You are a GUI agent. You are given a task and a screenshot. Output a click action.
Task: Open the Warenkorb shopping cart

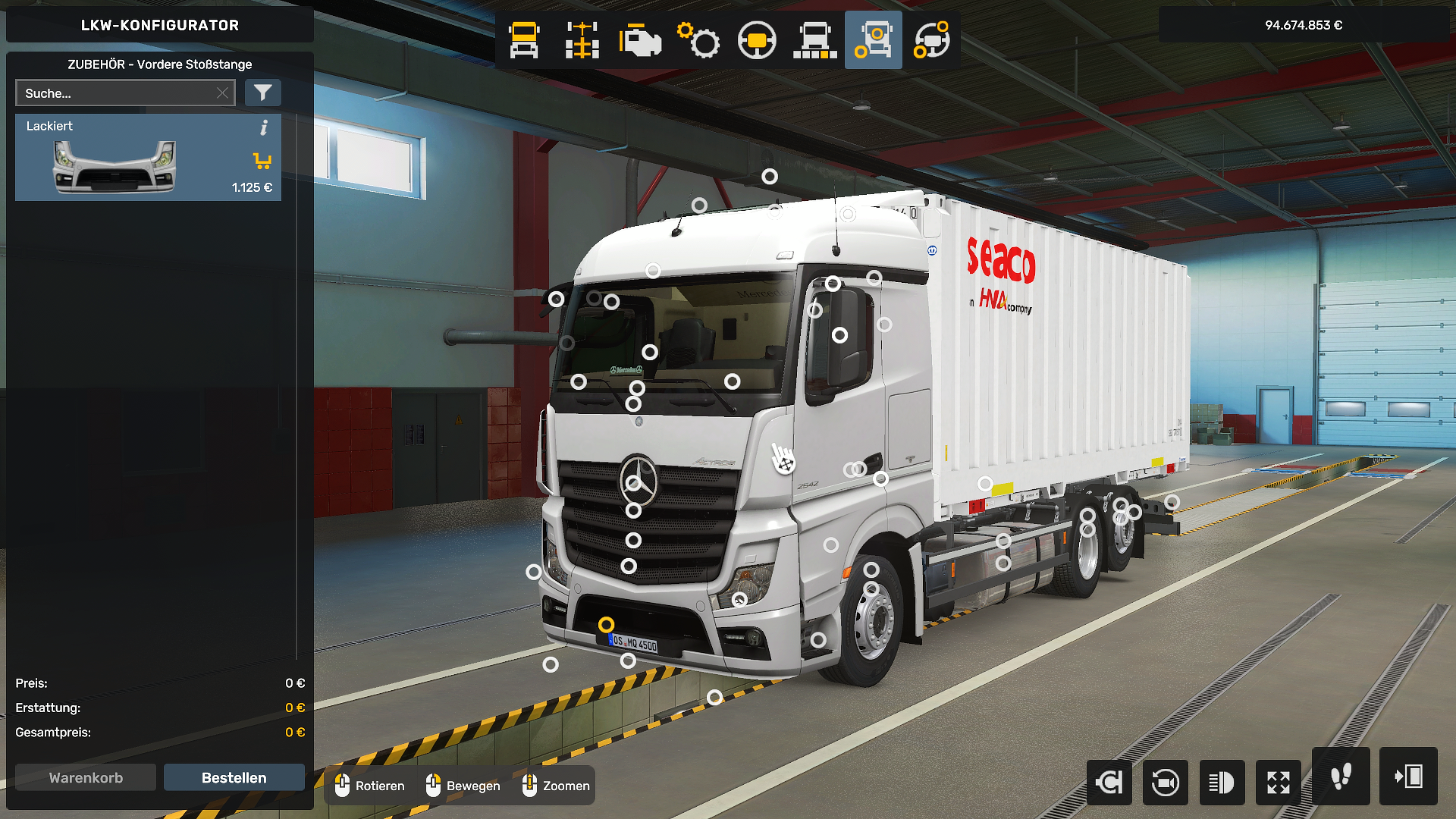tap(86, 777)
